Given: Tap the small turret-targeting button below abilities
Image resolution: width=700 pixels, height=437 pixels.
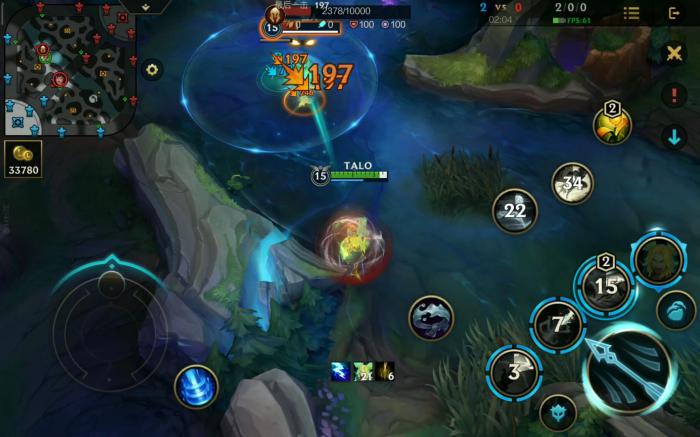Looking at the screenshot, I should [x=557, y=412].
